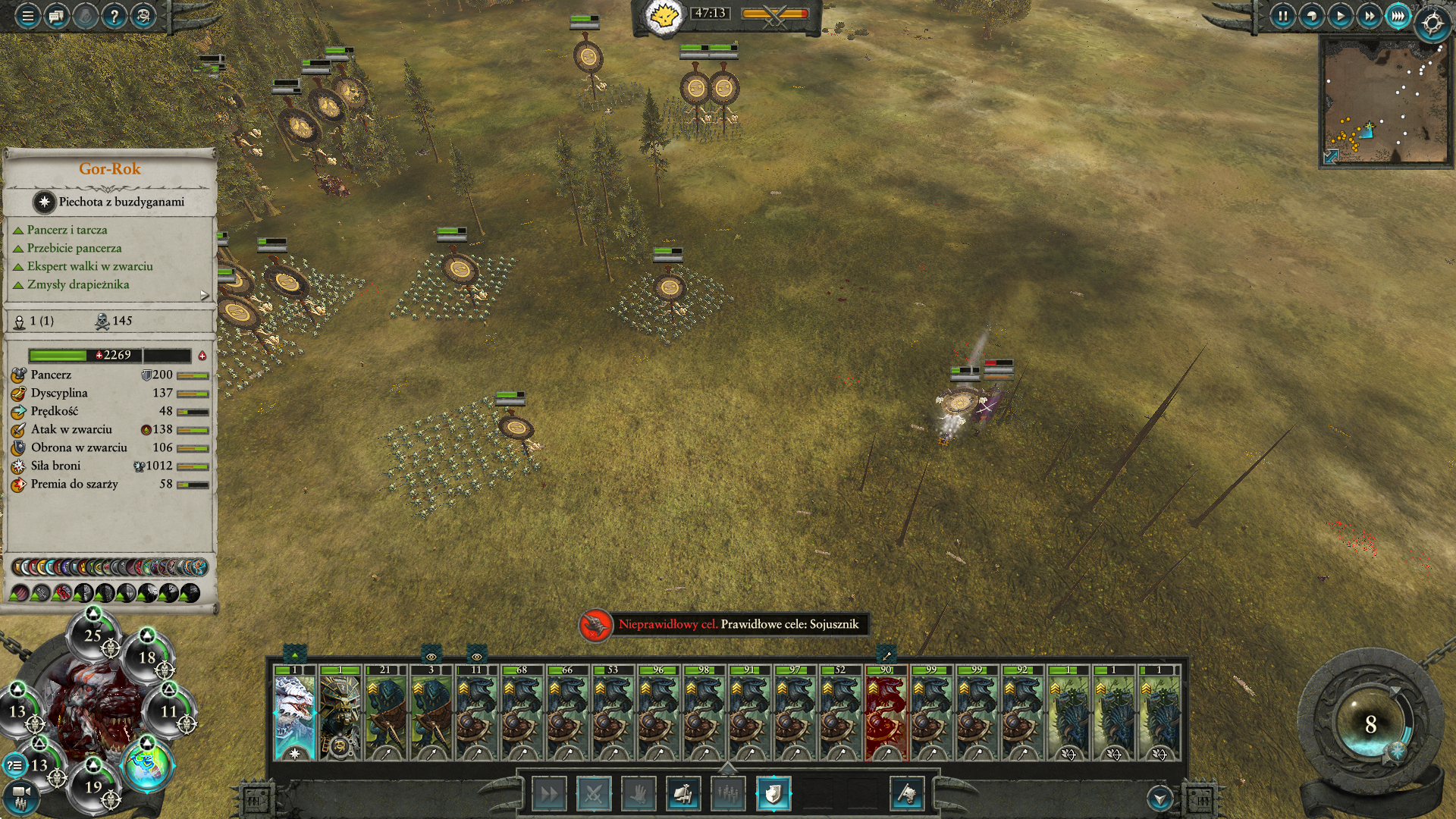Activate the halt hand order button
The image size is (1456, 819).
click(x=639, y=794)
